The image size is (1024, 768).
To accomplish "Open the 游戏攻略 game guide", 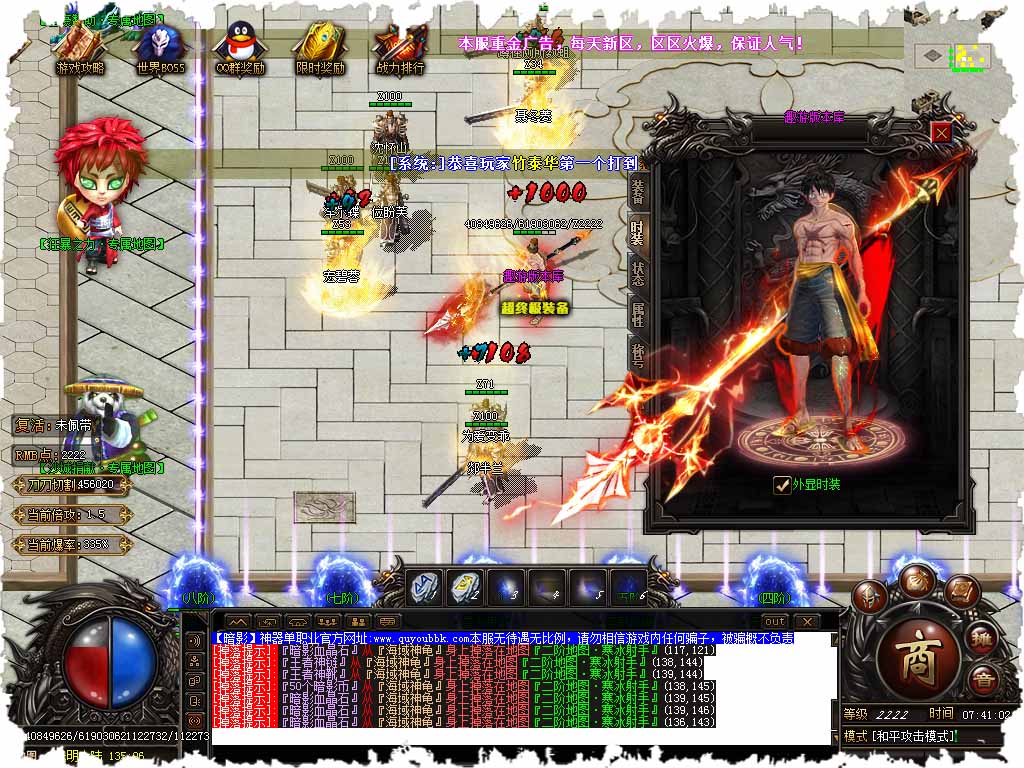I will tap(80, 48).
